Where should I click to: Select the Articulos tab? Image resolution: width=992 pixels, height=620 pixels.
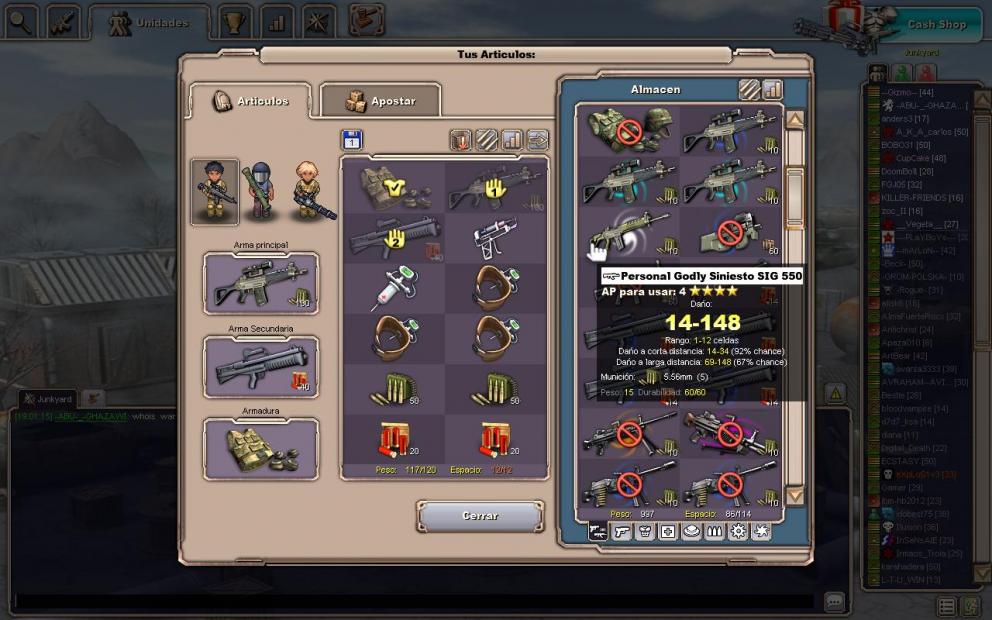(250, 101)
